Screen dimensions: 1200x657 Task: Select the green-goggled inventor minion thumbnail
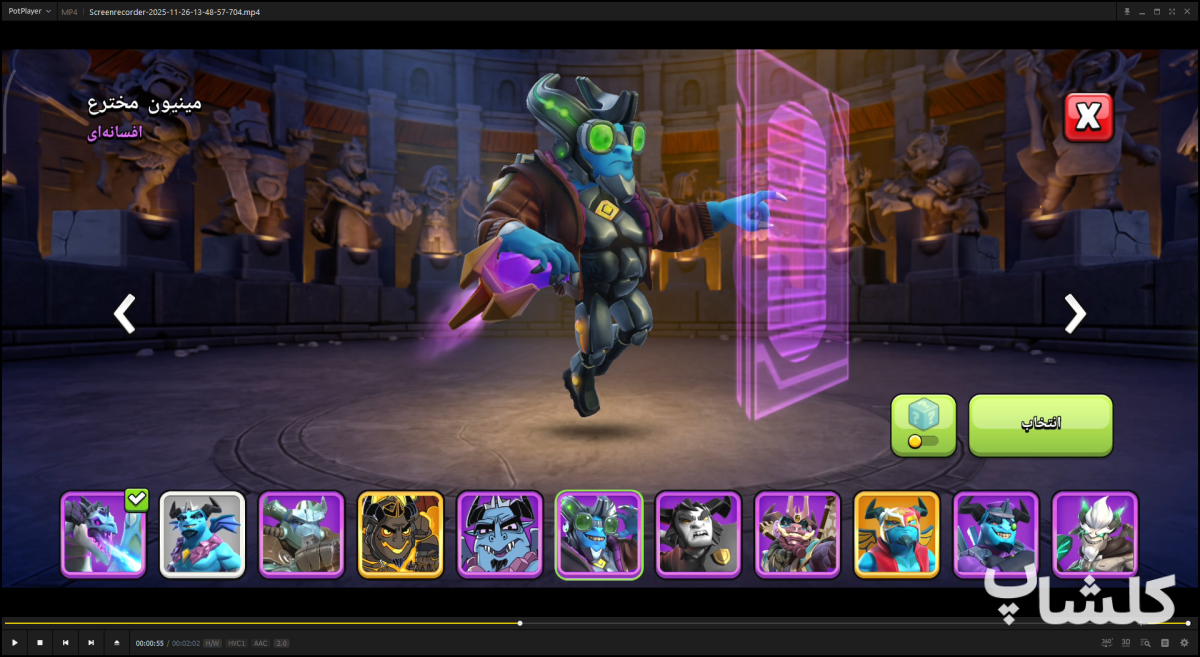pos(599,534)
